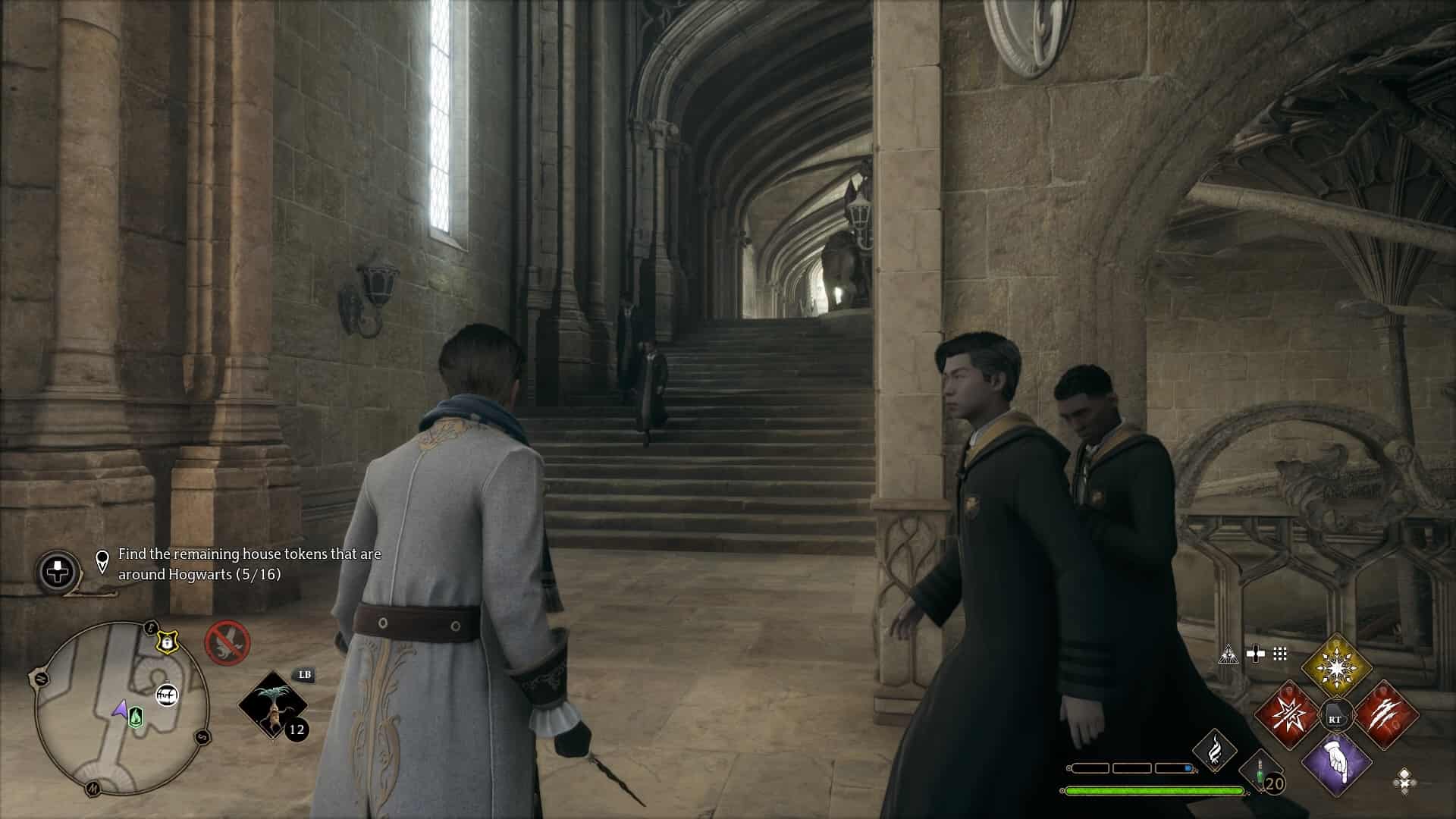Click the quest waypoint pin icon
1456x819 pixels.
[102, 562]
